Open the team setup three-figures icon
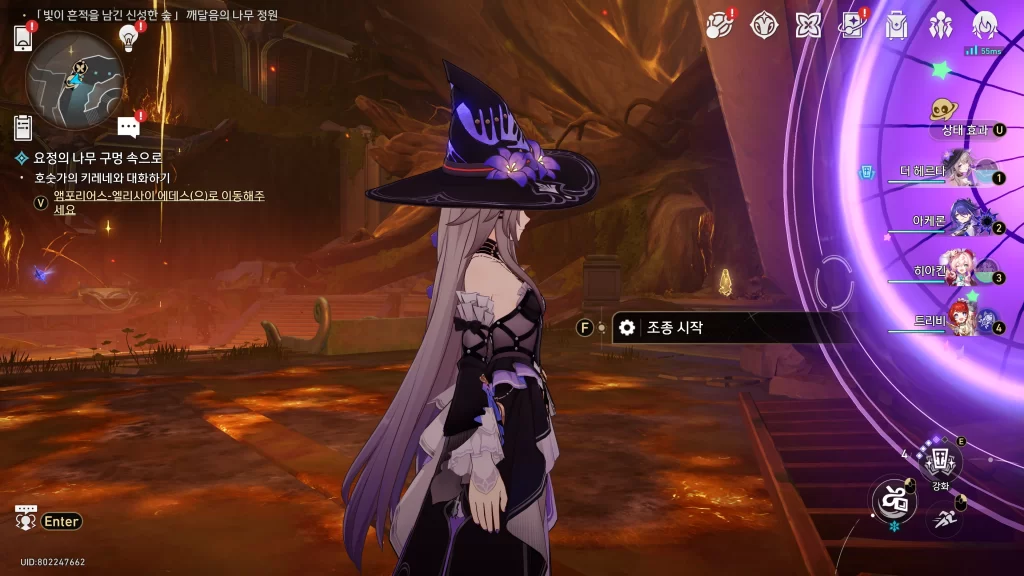The height and width of the screenshot is (576, 1024). click(940, 26)
